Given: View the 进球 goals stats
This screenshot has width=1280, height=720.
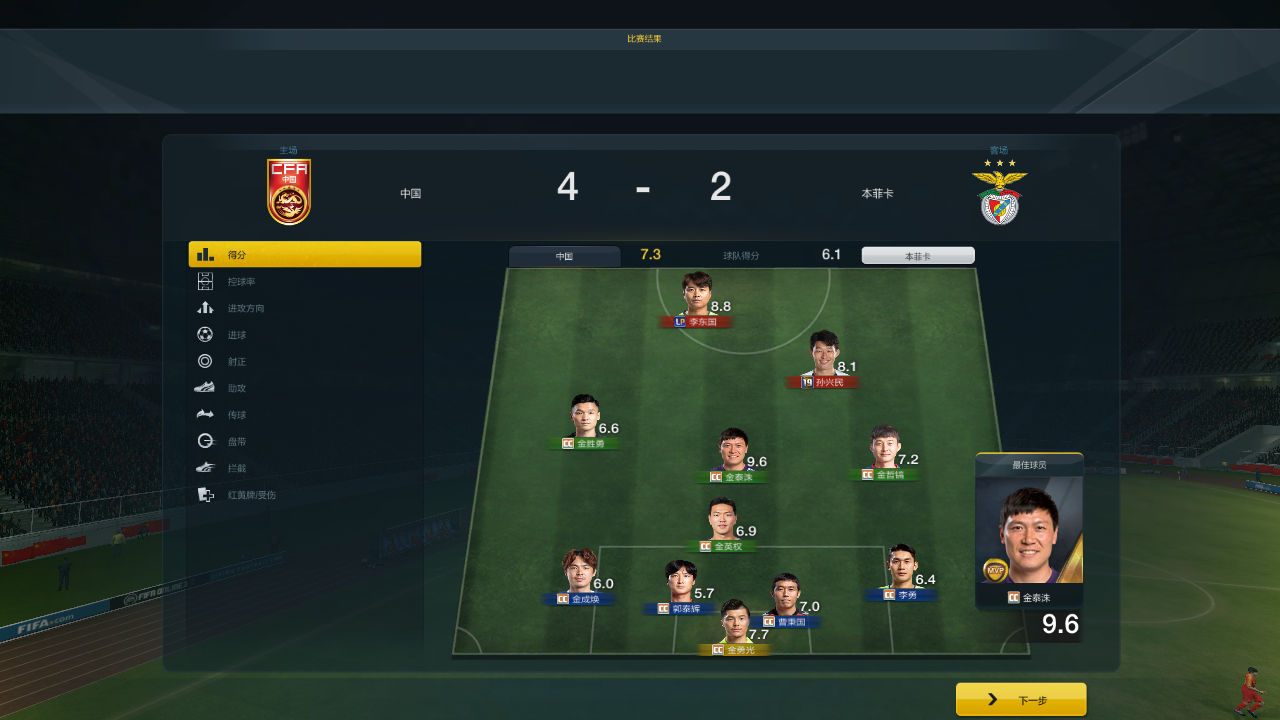Looking at the screenshot, I should (x=304, y=335).
